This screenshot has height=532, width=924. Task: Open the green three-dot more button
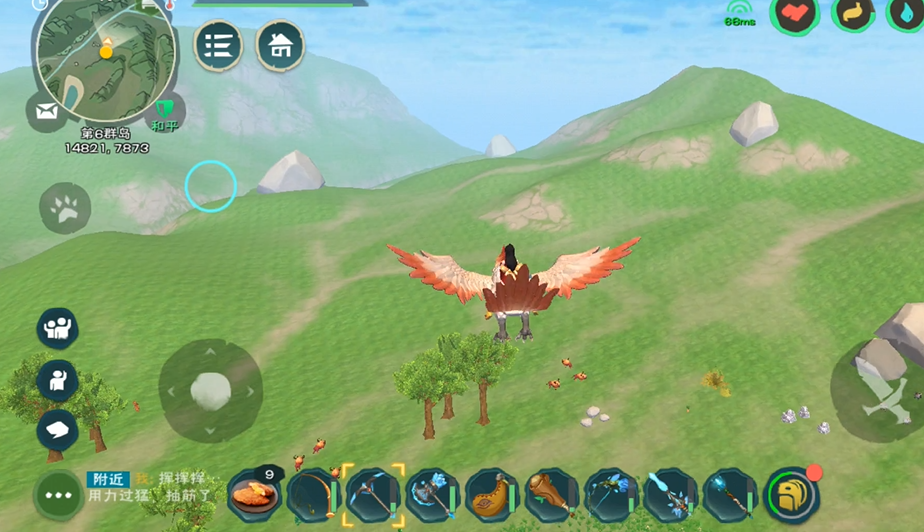(x=58, y=495)
